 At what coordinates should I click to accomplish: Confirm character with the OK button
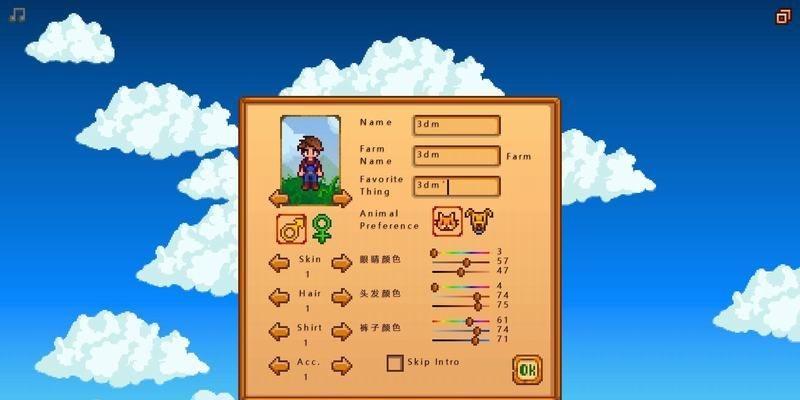point(526,370)
